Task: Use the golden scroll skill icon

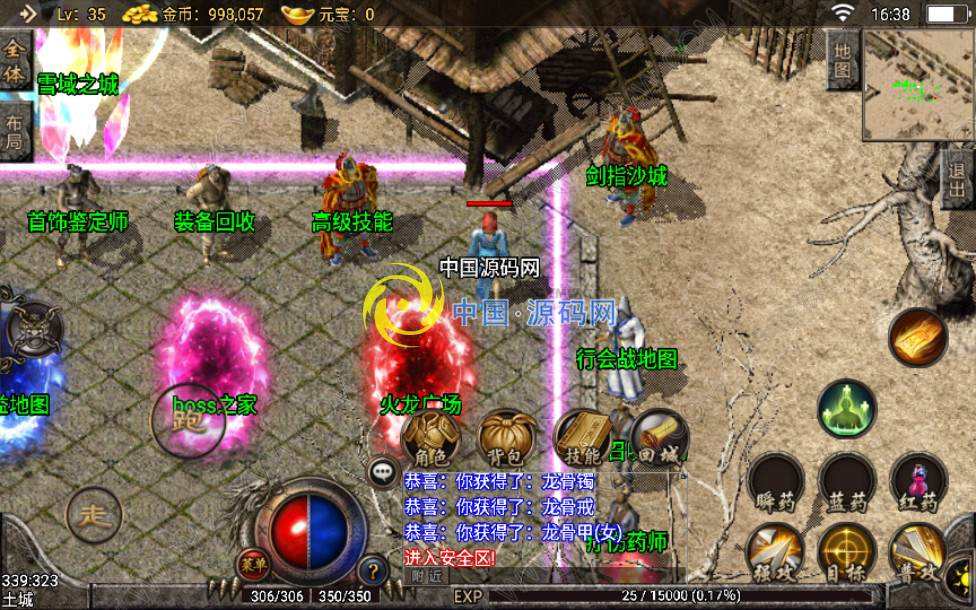Action: point(917,338)
